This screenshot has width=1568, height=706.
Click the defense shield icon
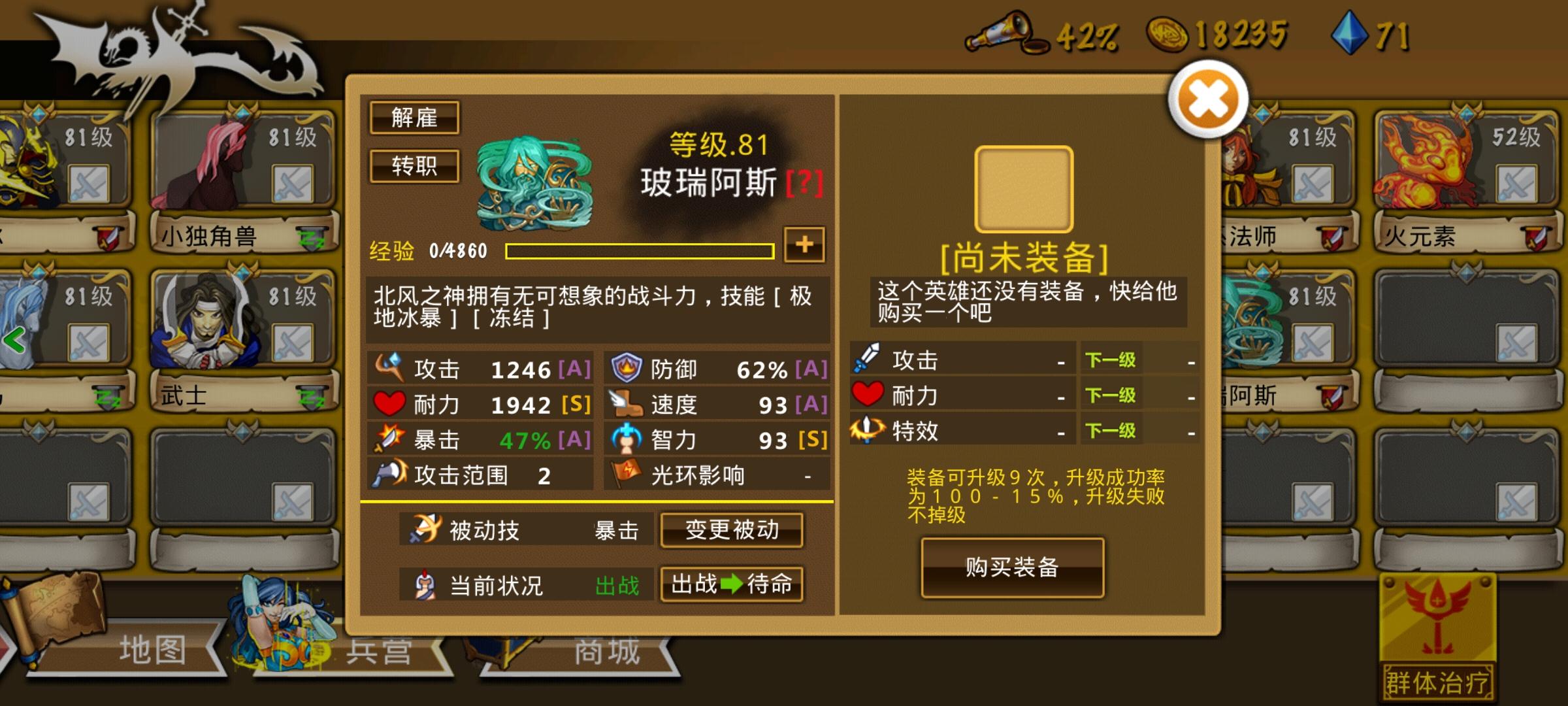point(625,368)
